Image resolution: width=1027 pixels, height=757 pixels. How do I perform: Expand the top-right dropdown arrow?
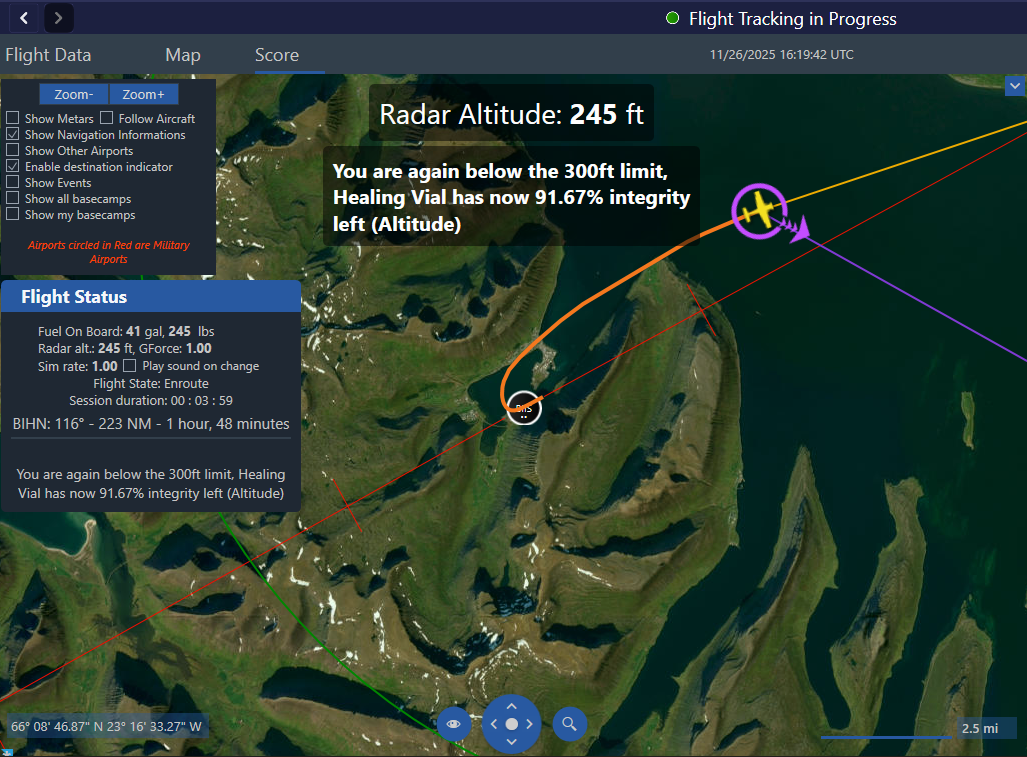pos(1015,88)
